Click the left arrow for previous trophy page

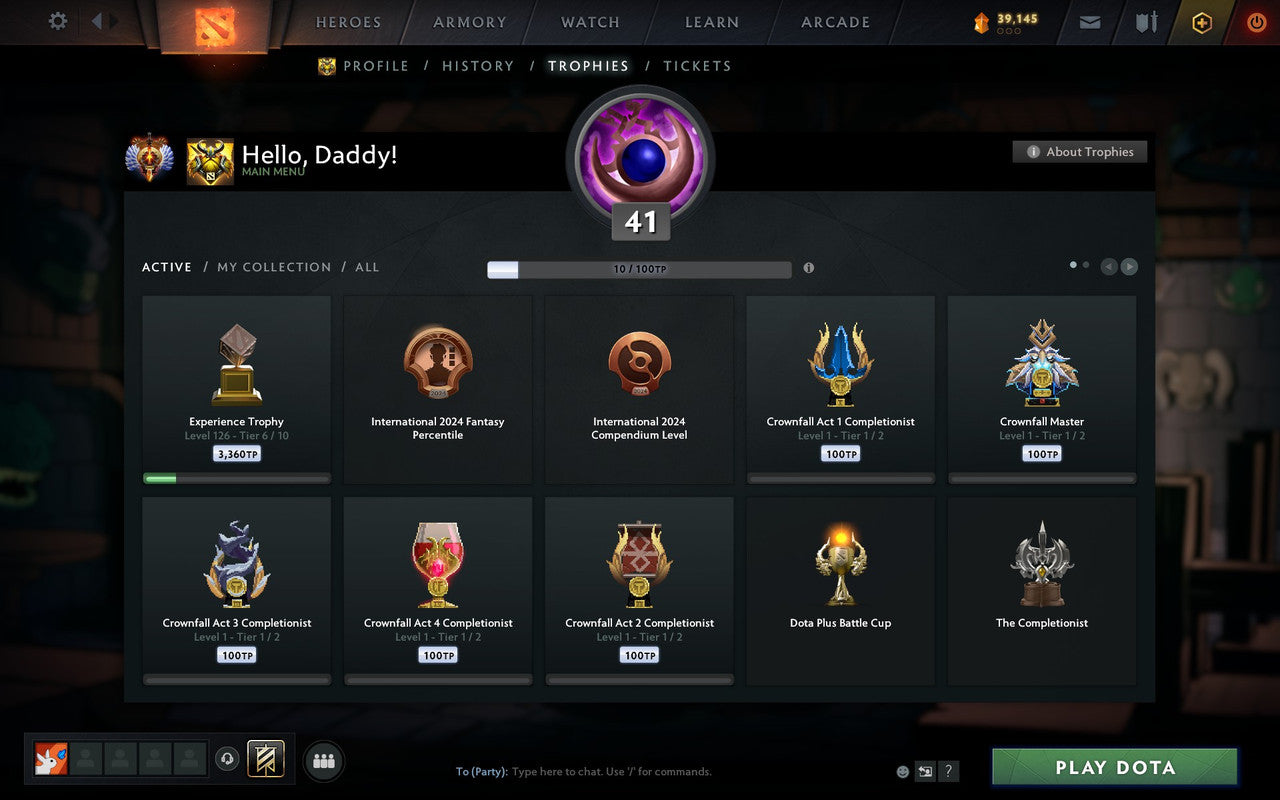point(1109,266)
